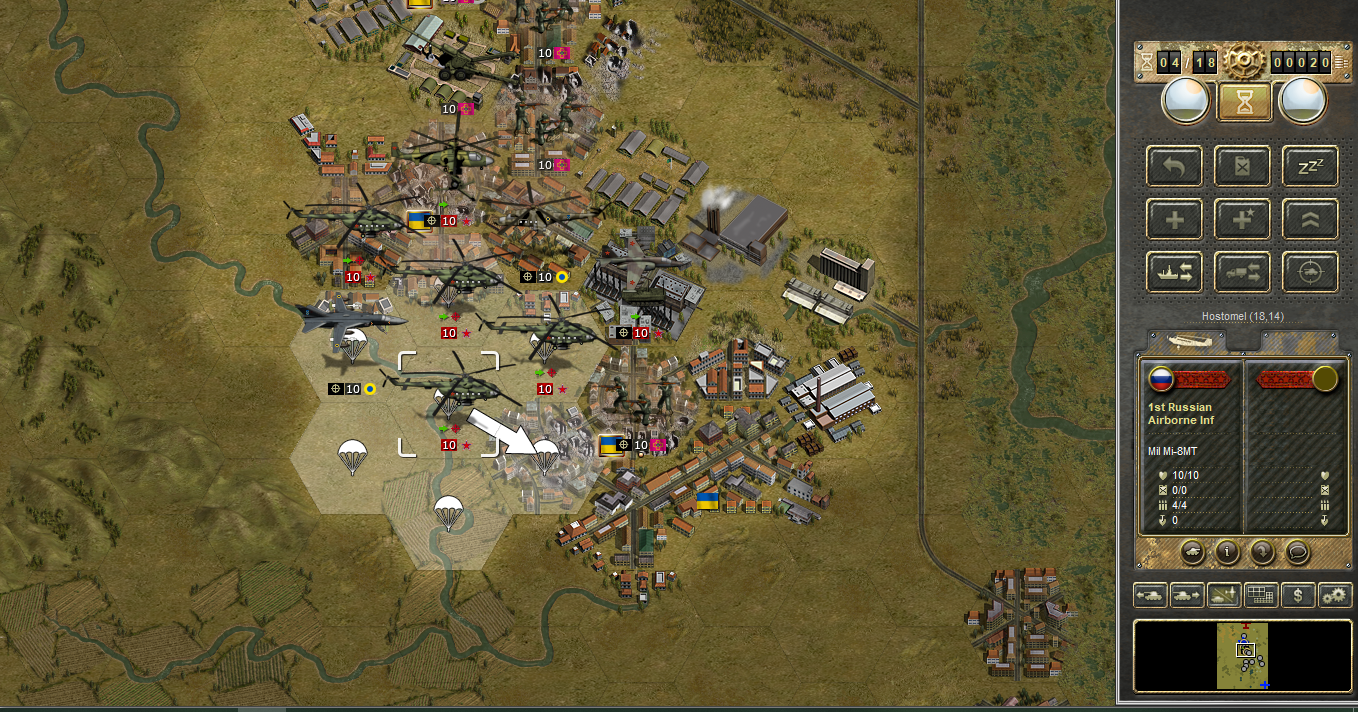Open the purchase screen with dollar button
The width and height of the screenshot is (1358, 712).
coord(1298,595)
